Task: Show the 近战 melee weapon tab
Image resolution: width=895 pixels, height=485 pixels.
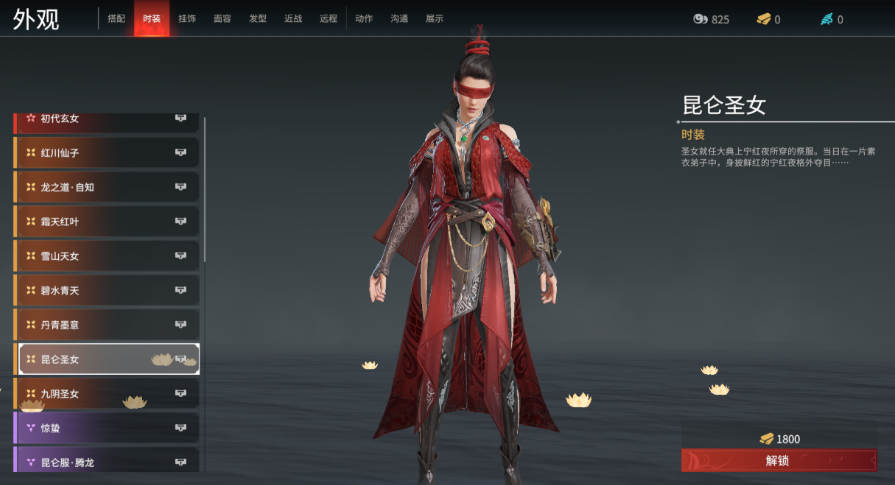Action: (x=293, y=19)
